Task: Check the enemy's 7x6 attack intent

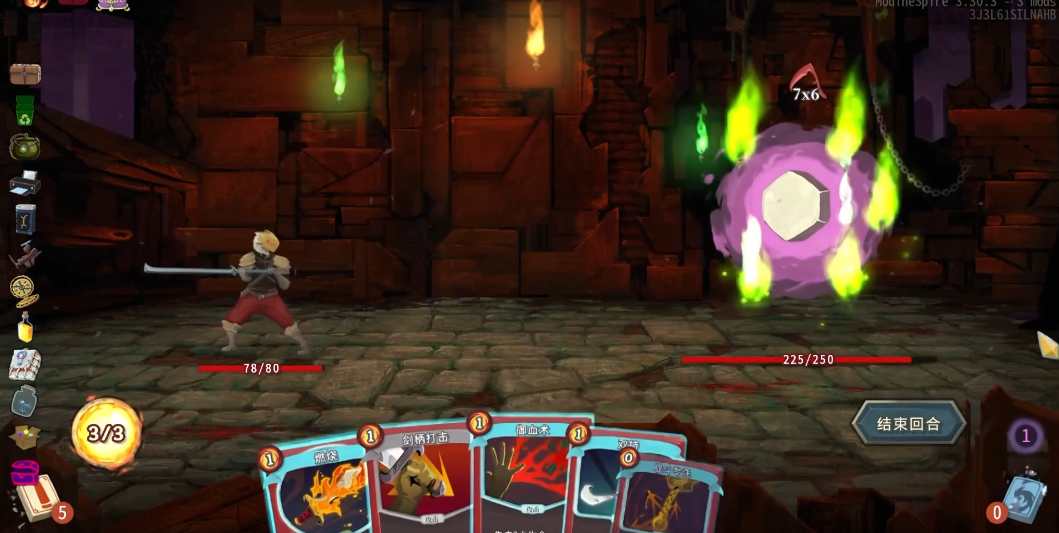Action: point(804,85)
